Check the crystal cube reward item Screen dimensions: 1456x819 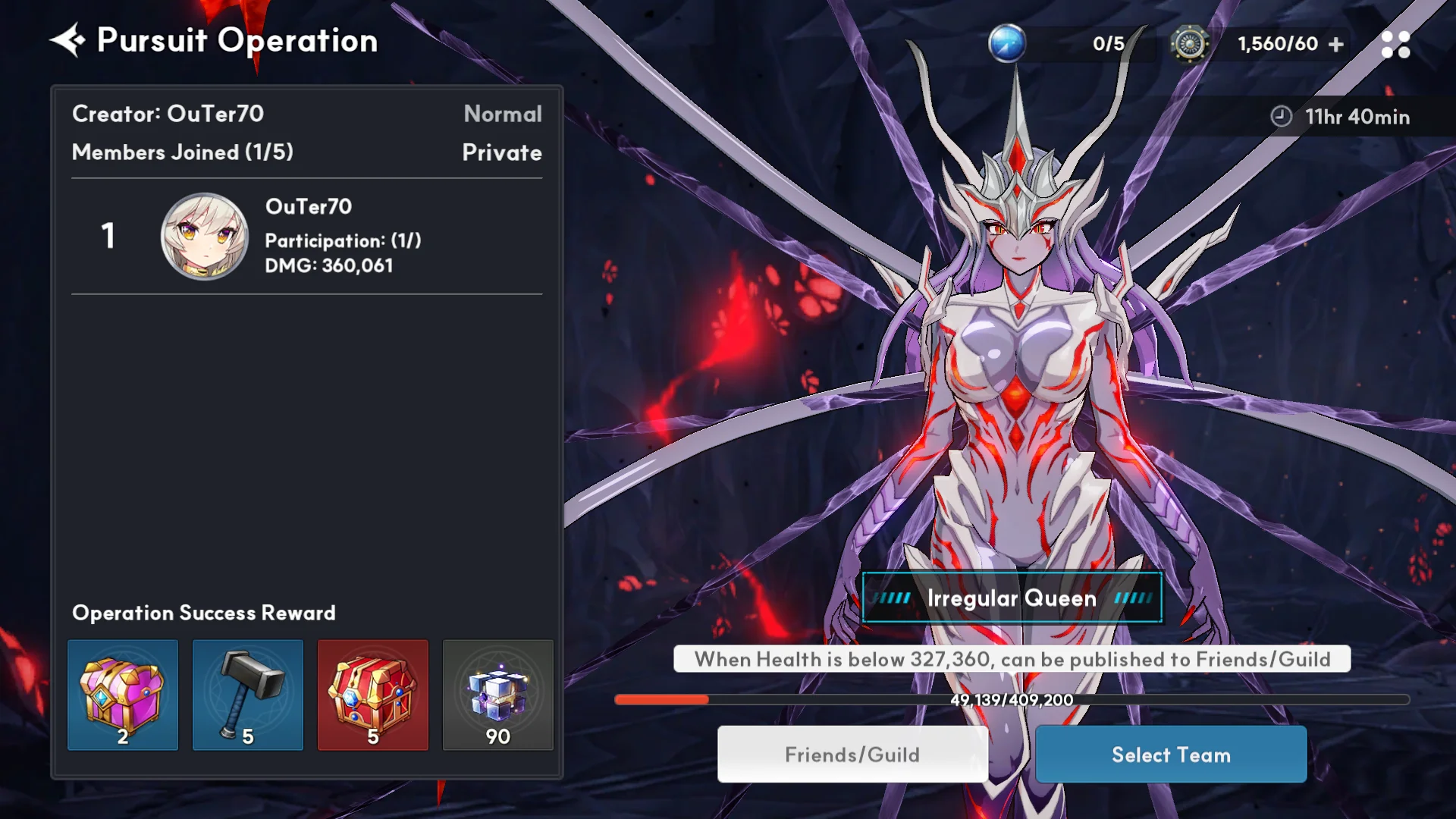(498, 695)
